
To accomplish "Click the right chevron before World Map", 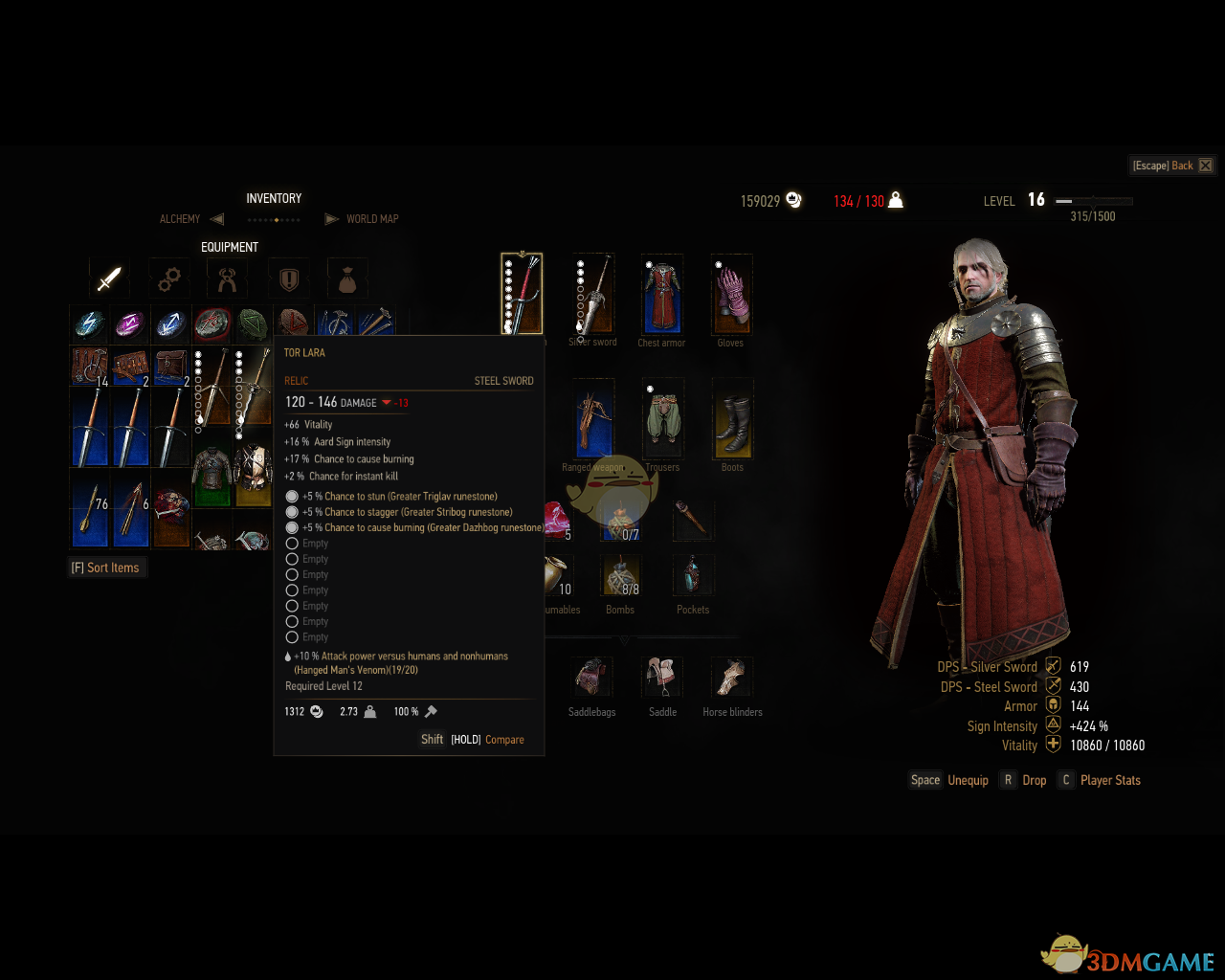I will click(332, 218).
